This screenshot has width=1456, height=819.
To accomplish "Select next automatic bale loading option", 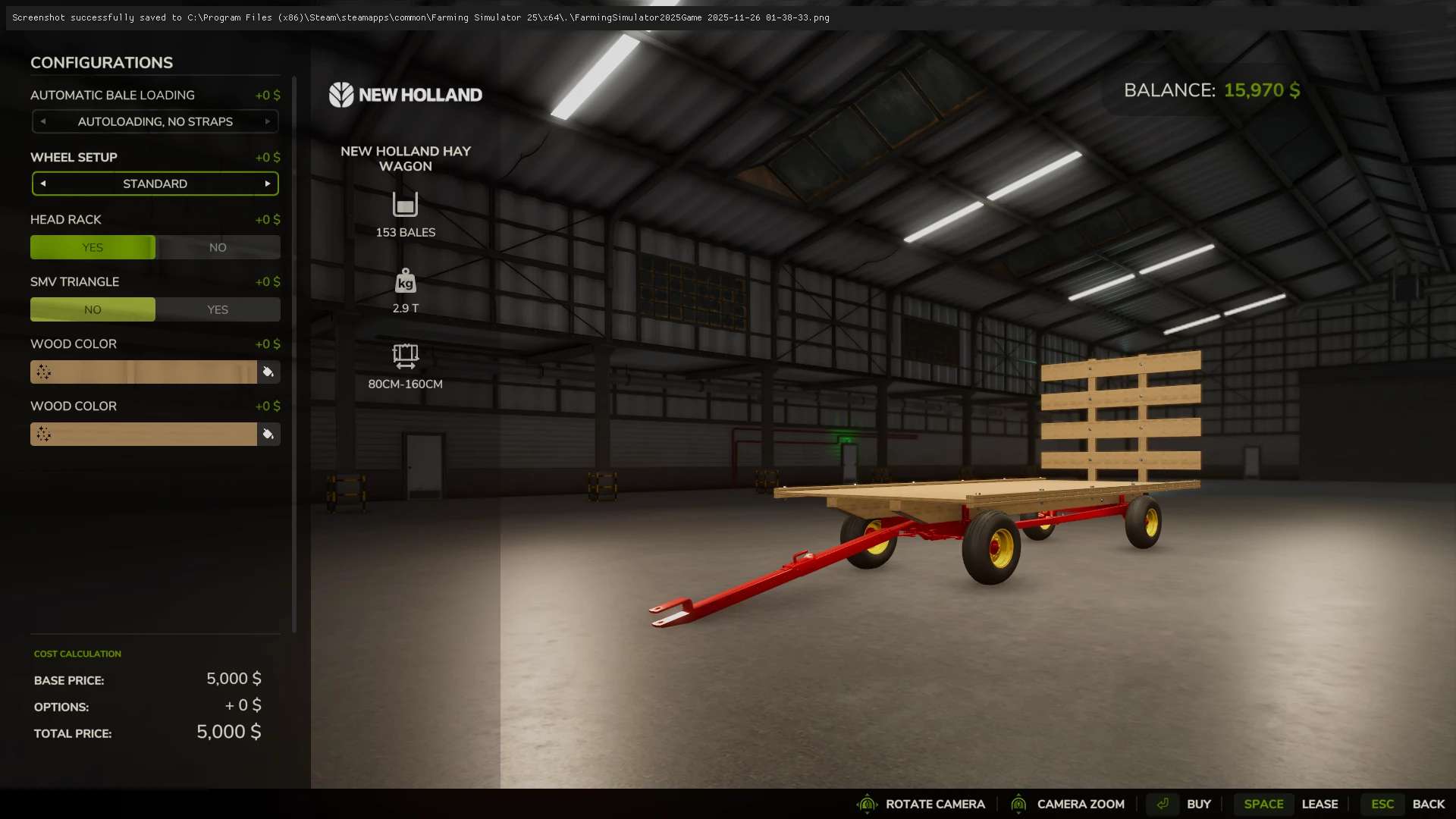I will pos(268,121).
